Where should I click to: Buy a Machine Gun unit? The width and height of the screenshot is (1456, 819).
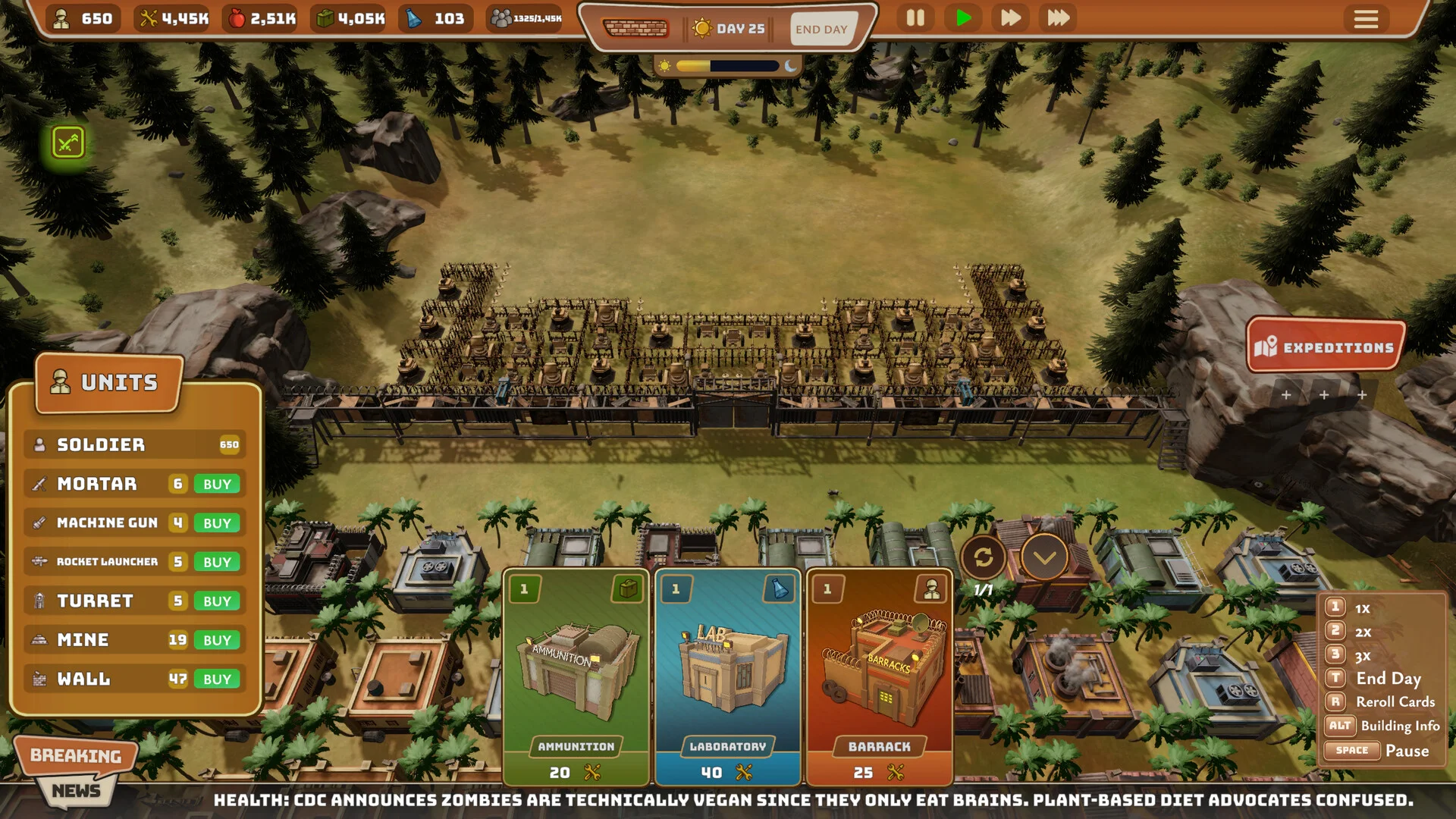click(217, 523)
